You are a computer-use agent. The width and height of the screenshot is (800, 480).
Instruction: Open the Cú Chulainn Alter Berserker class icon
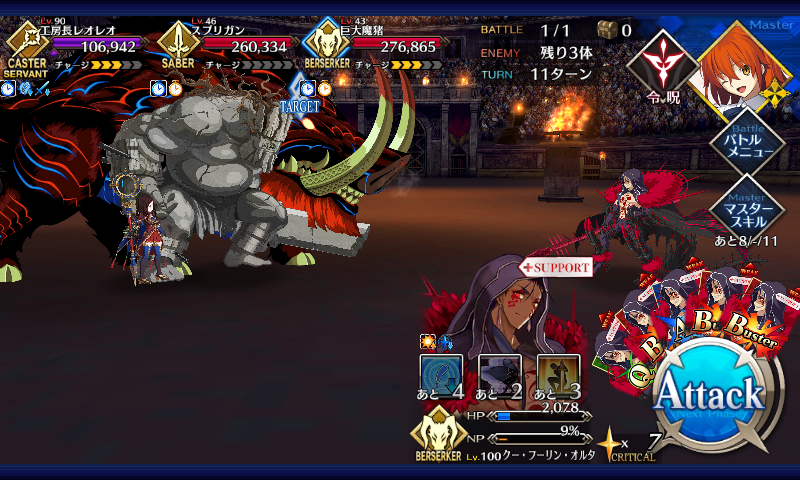point(438,438)
